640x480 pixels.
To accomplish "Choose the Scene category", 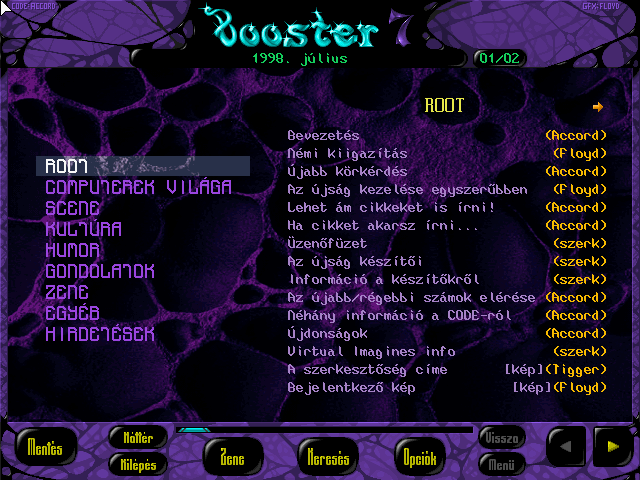I will 72,208.
